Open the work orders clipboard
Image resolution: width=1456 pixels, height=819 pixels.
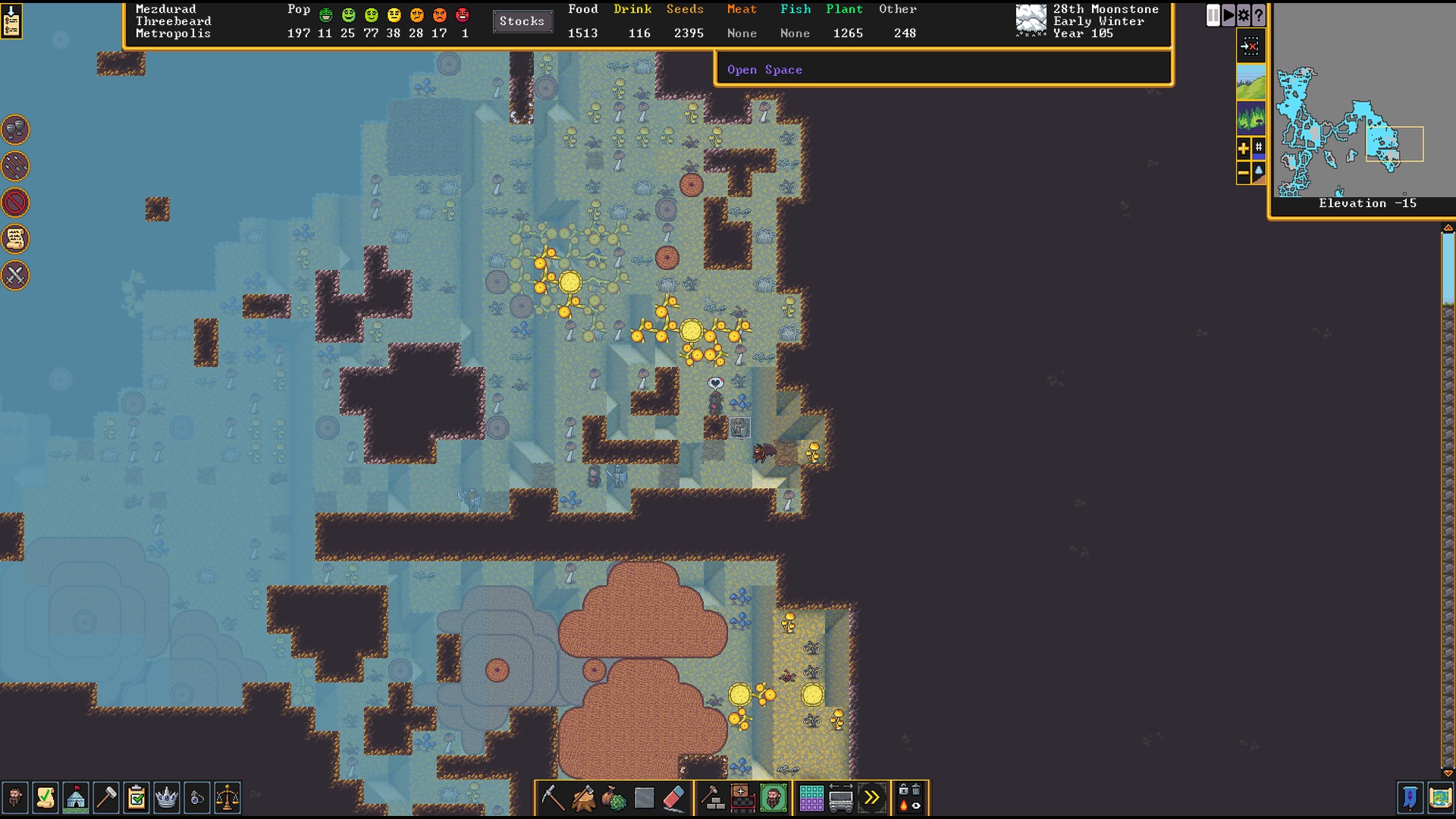point(136,798)
